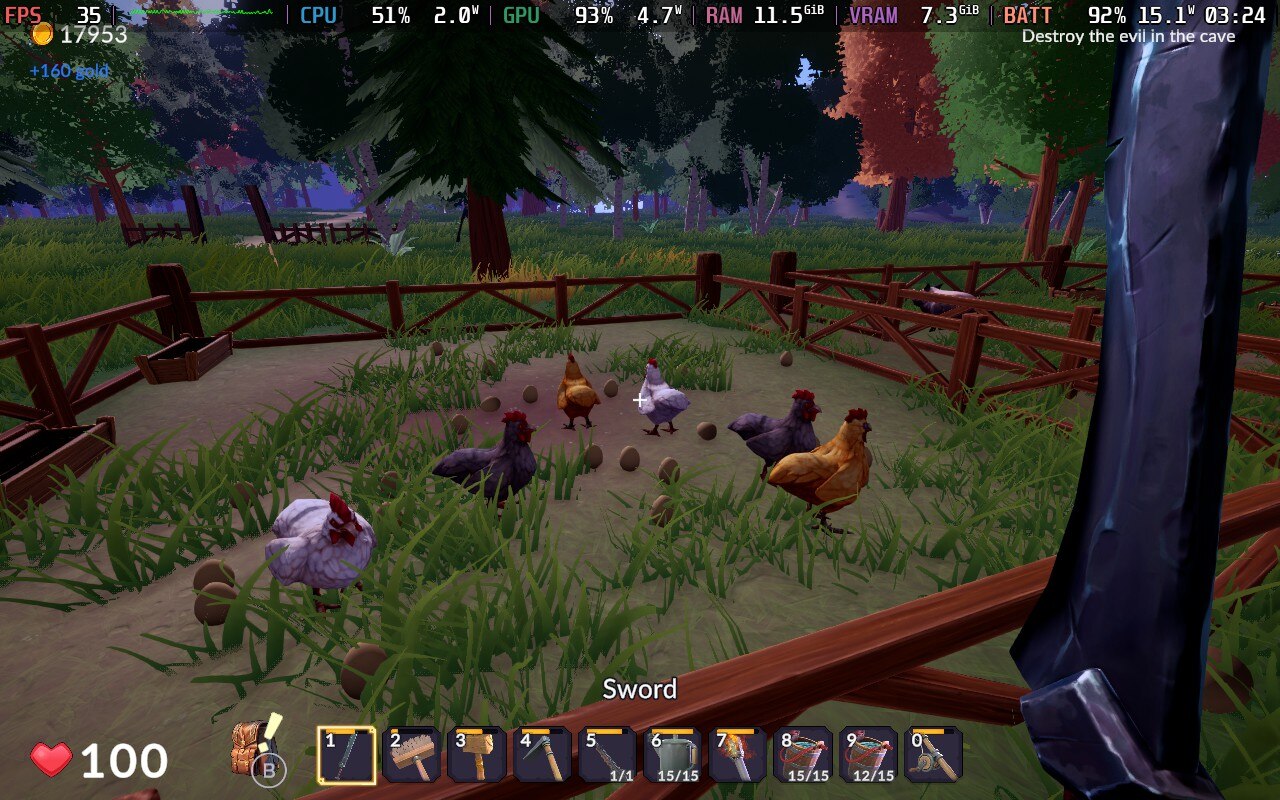The height and width of the screenshot is (800, 1280).
Task: Equip the watering can in slot 6
Action: [x=673, y=755]
